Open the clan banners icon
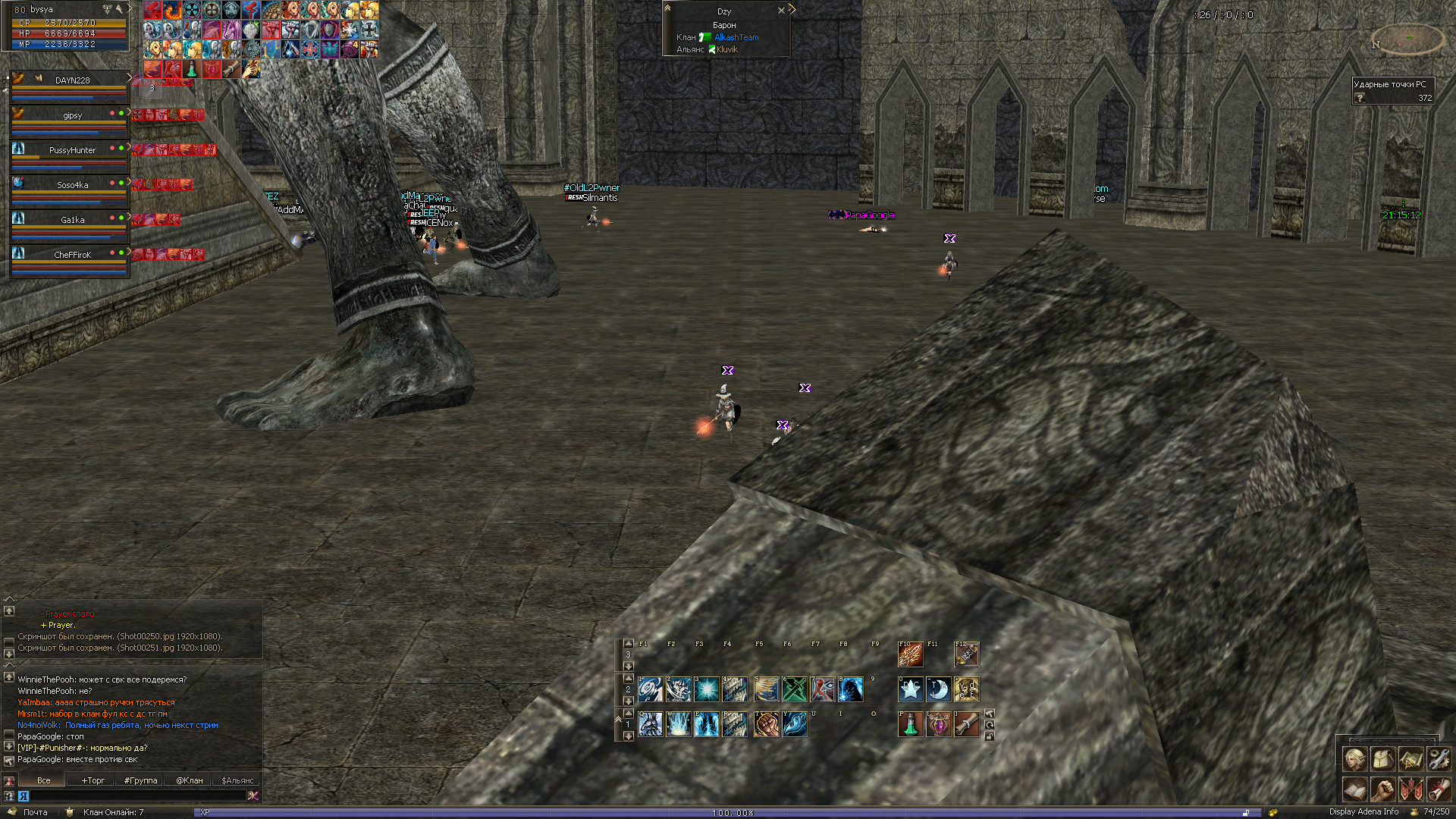This screenshot has width=1456, height=819. (x=1410, y=789)
